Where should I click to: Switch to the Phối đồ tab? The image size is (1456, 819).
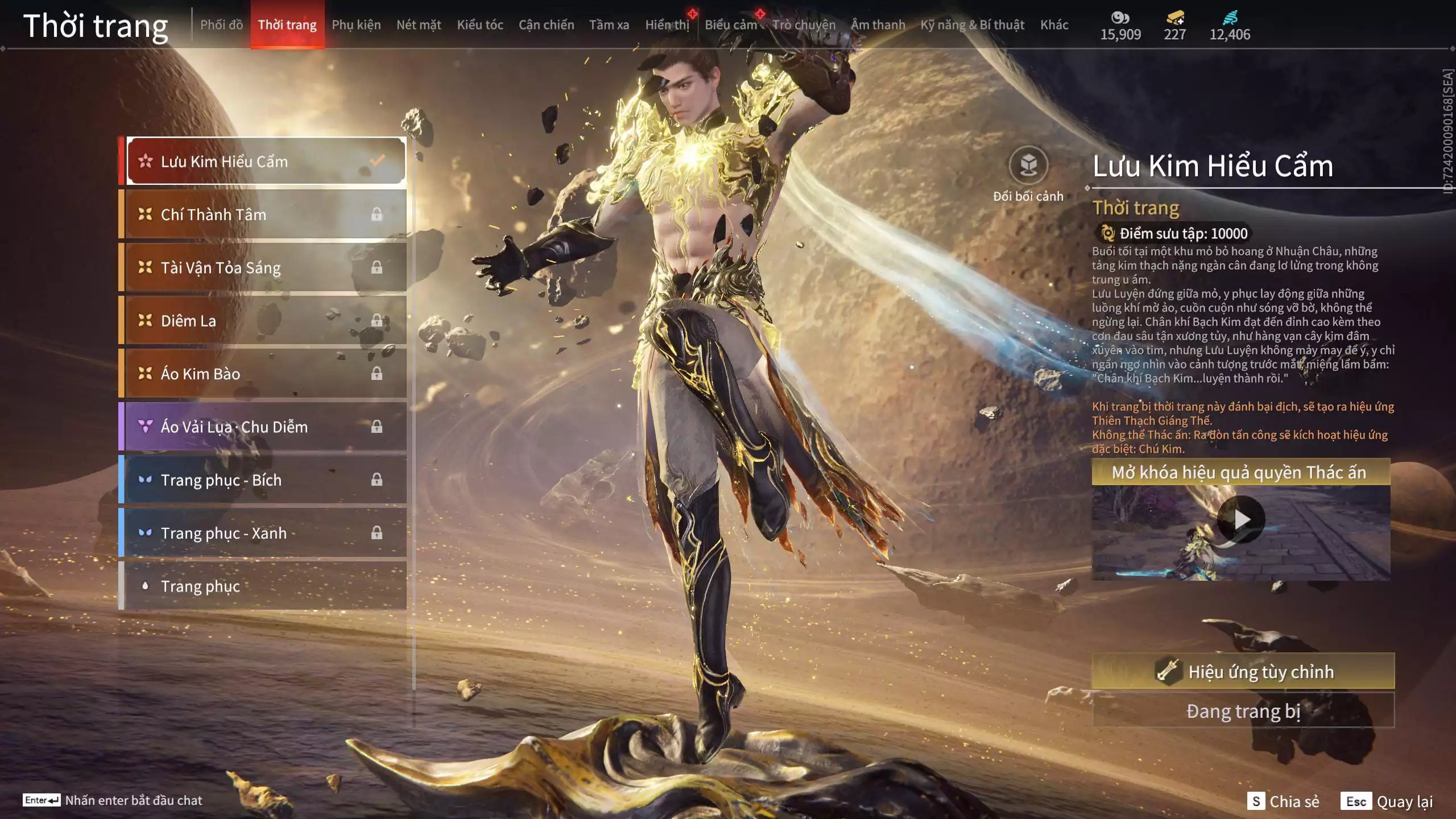[221, 25]
